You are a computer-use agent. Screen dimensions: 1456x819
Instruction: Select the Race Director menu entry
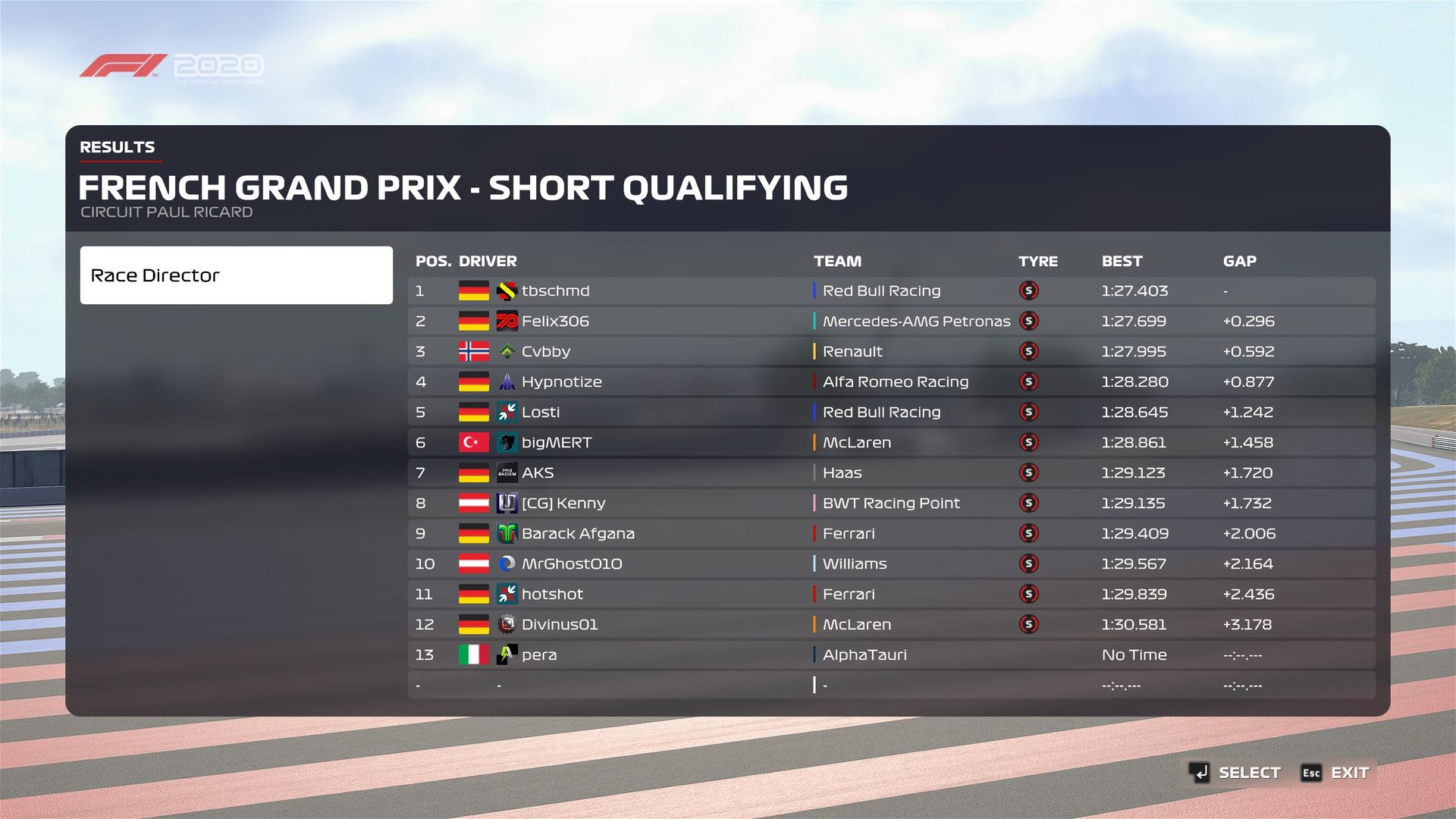point(236,275)
